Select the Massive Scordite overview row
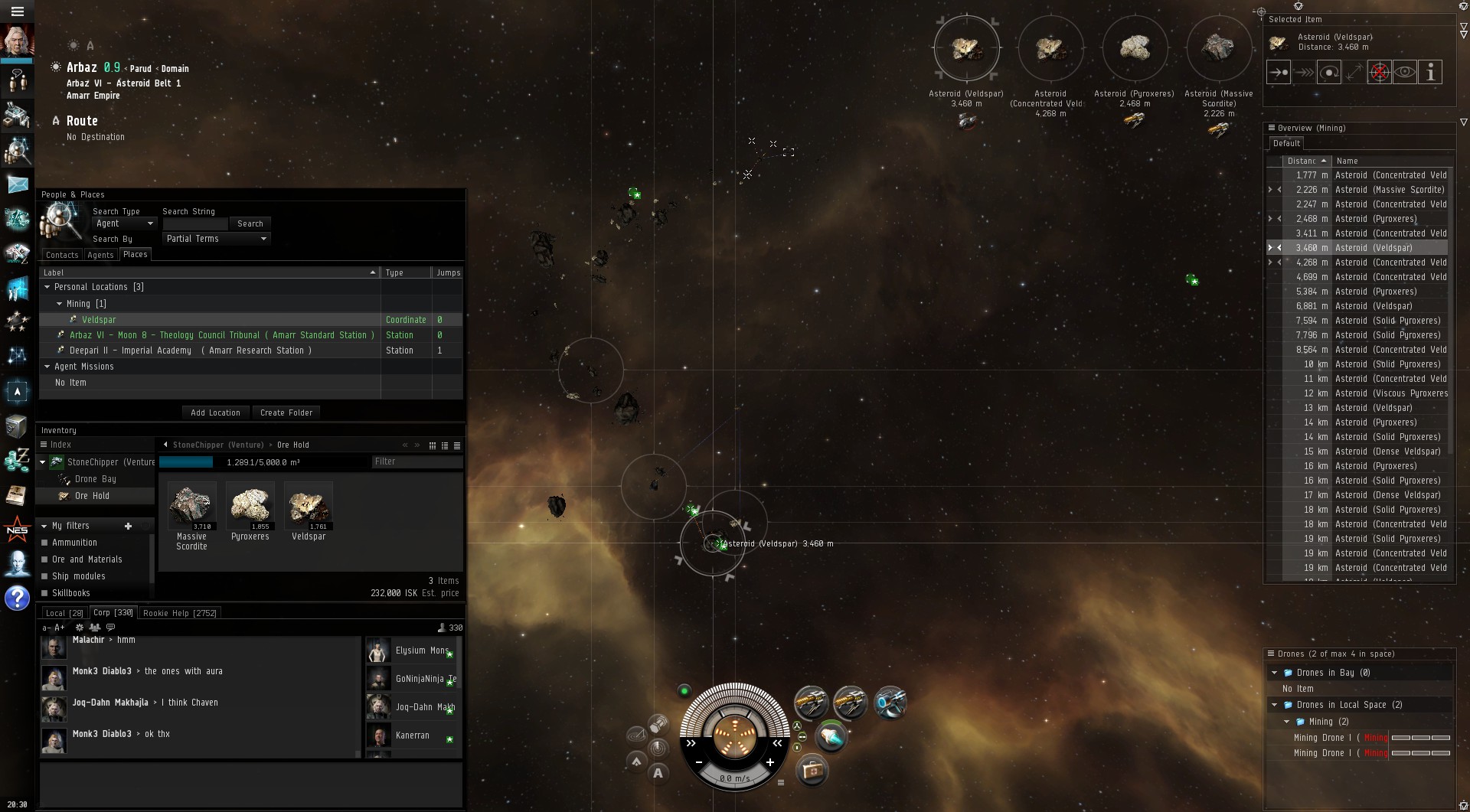The width and height of the screenshot is (1470, 812). coord(1389,190)
